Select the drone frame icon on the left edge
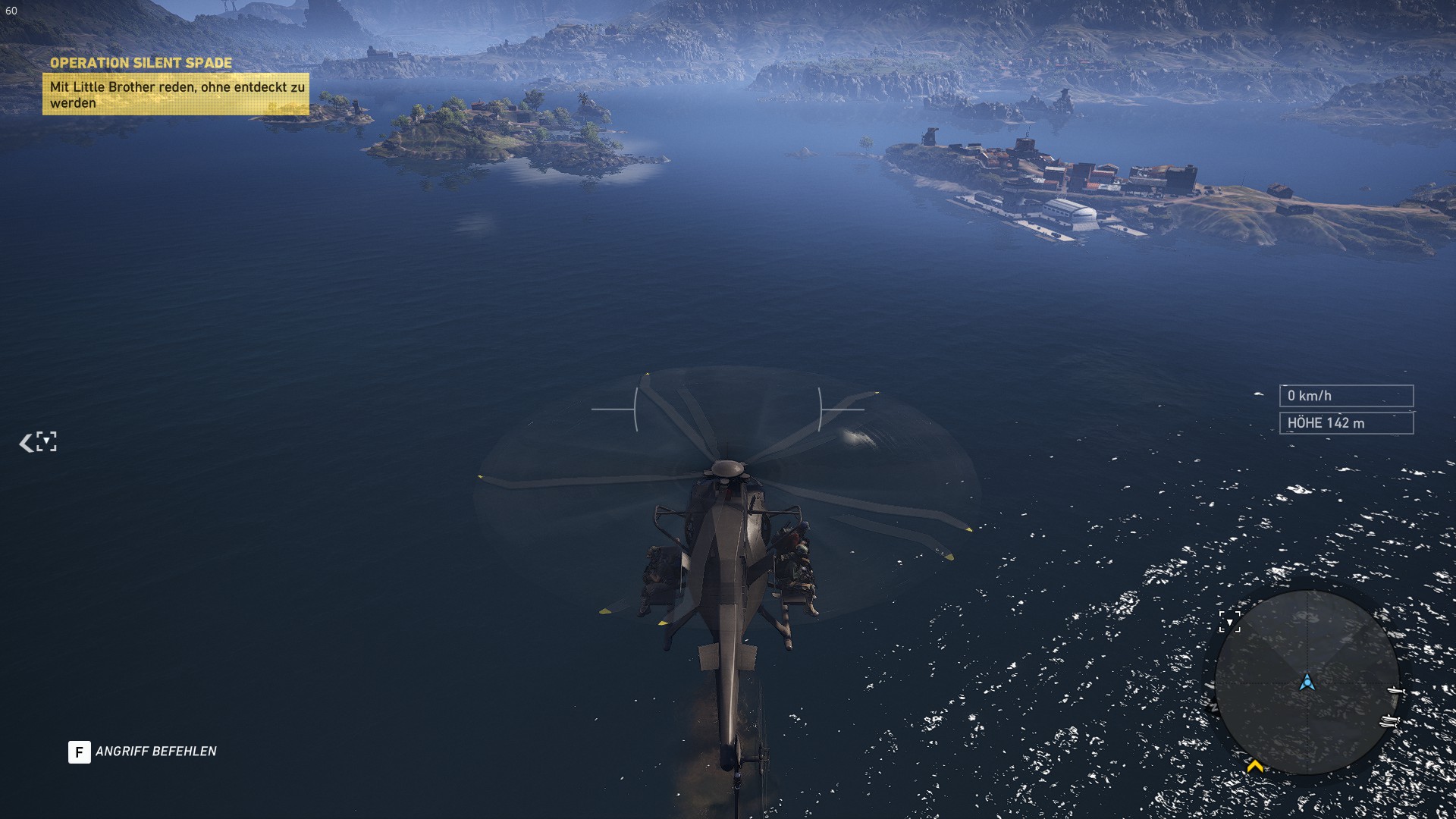Image resolution: width=1456 pixels, height=819 pixels. click(x=46, y=440)
